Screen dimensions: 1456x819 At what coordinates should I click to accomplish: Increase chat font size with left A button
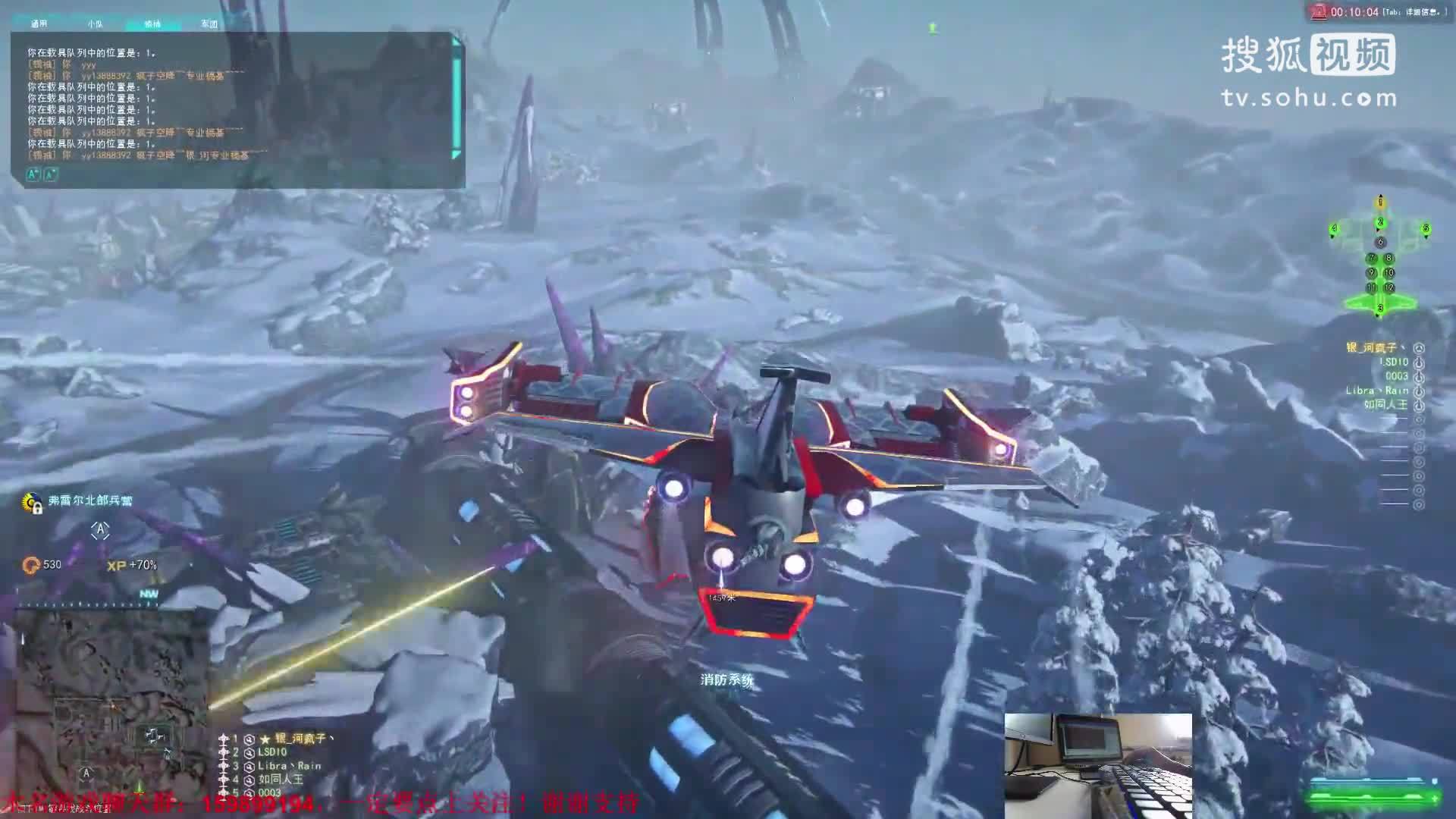(33, 174)
